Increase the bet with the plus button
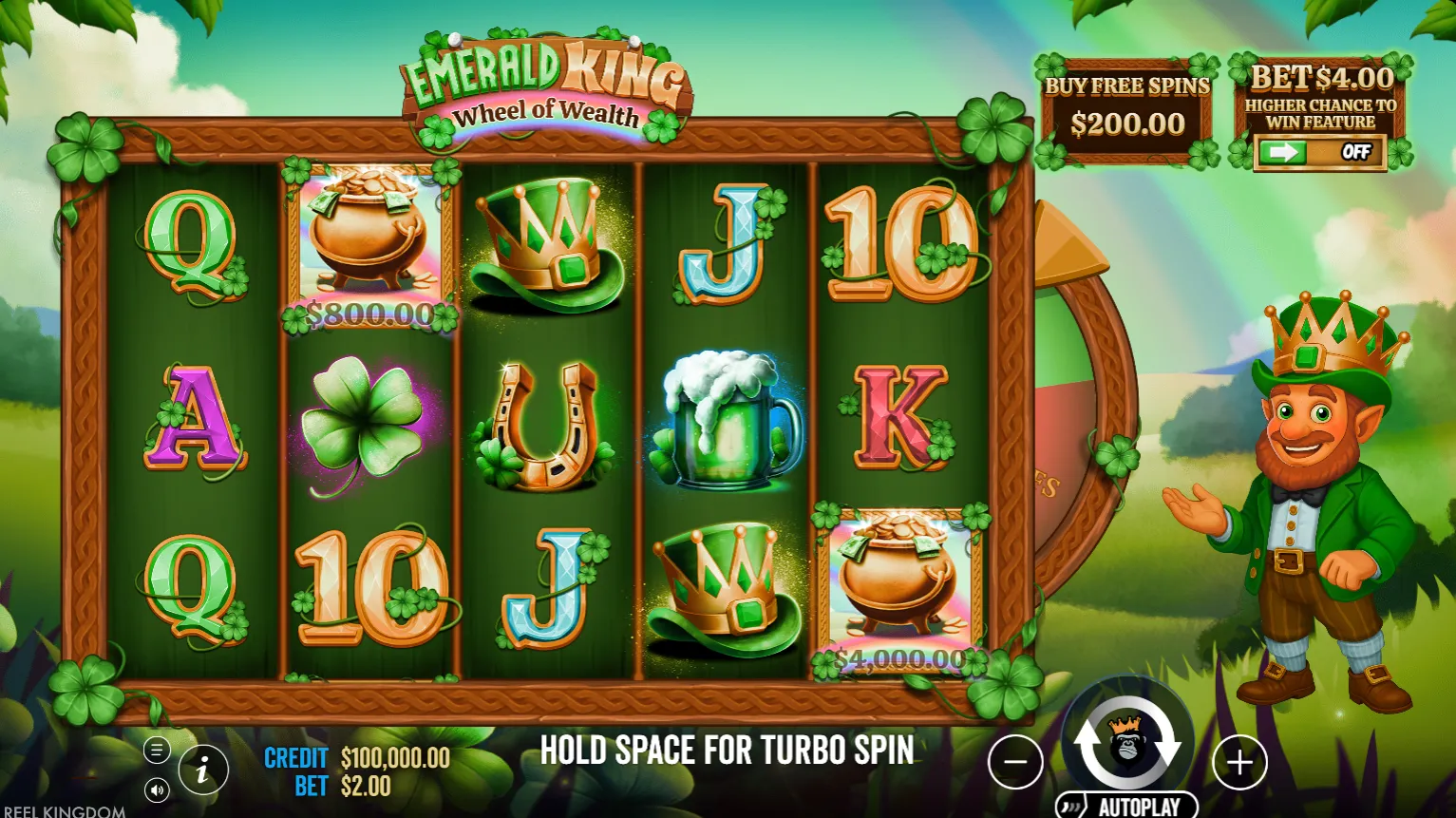Viewport: 1456px width, 818px height. [x=1239, y=762]
